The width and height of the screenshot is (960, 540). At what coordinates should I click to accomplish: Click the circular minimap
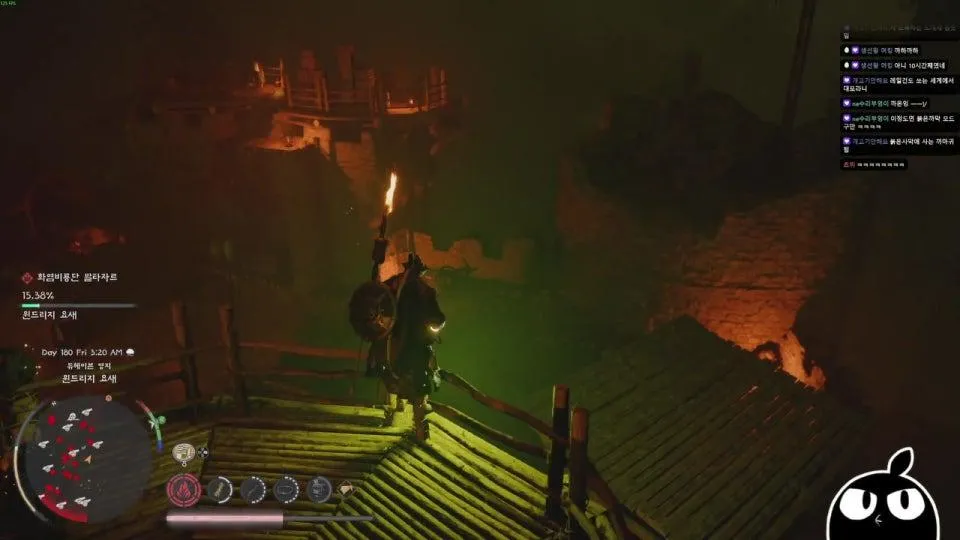(85, 460)
